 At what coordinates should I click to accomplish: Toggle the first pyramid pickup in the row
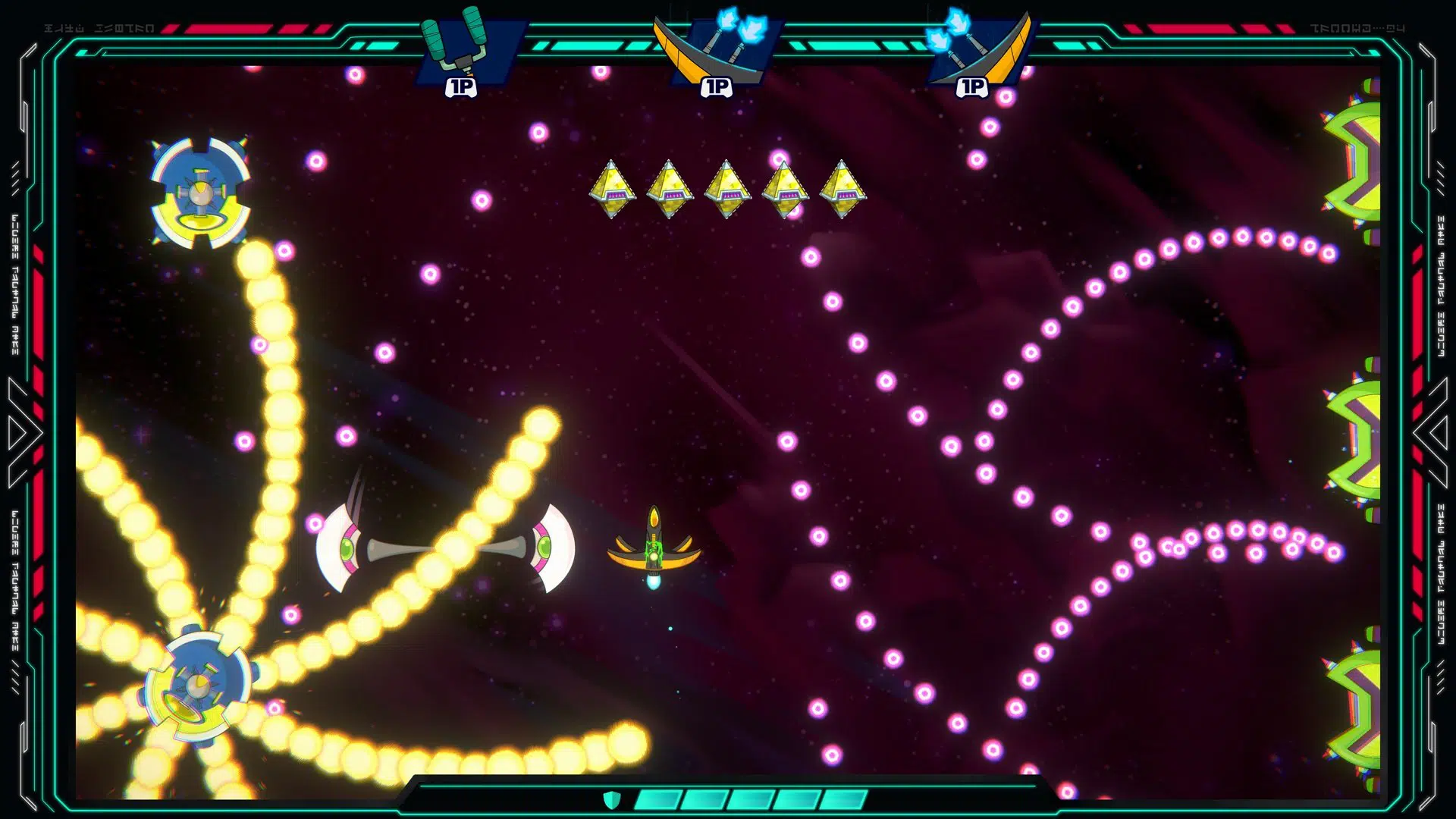click(613, 190)
